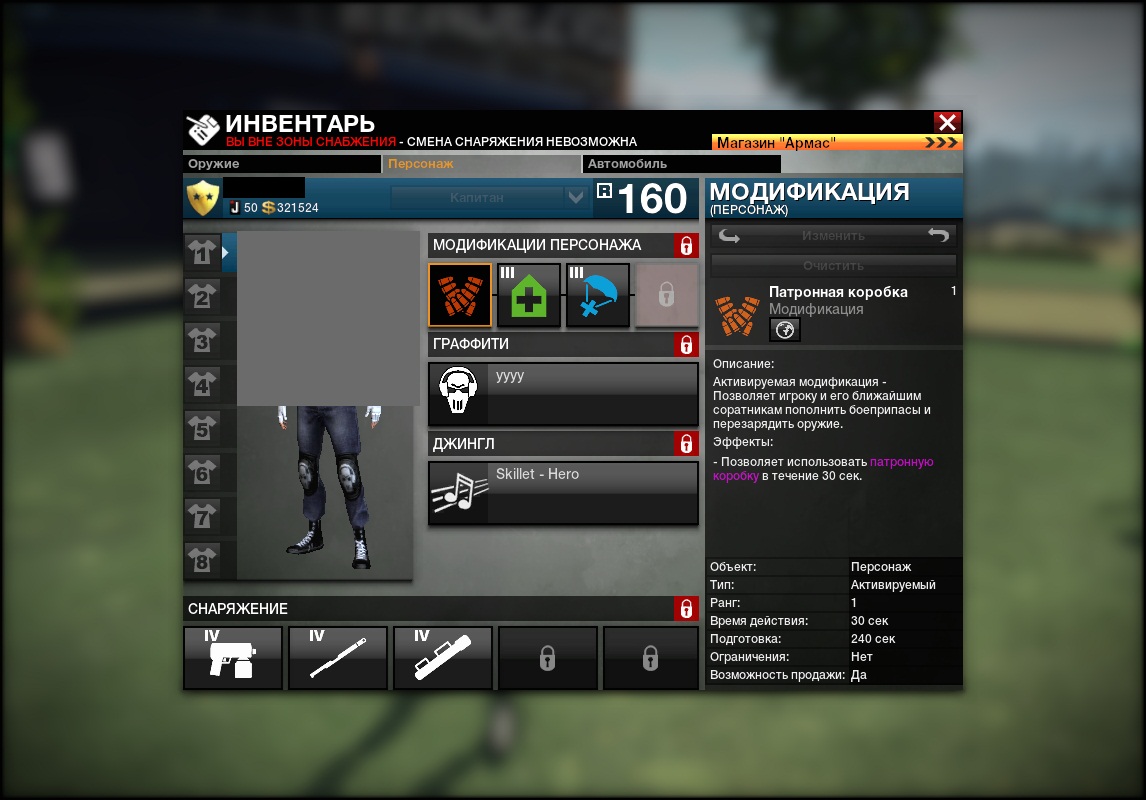Click the Очистить button
The image size is (1146, 800).
(x=833, y=266)
